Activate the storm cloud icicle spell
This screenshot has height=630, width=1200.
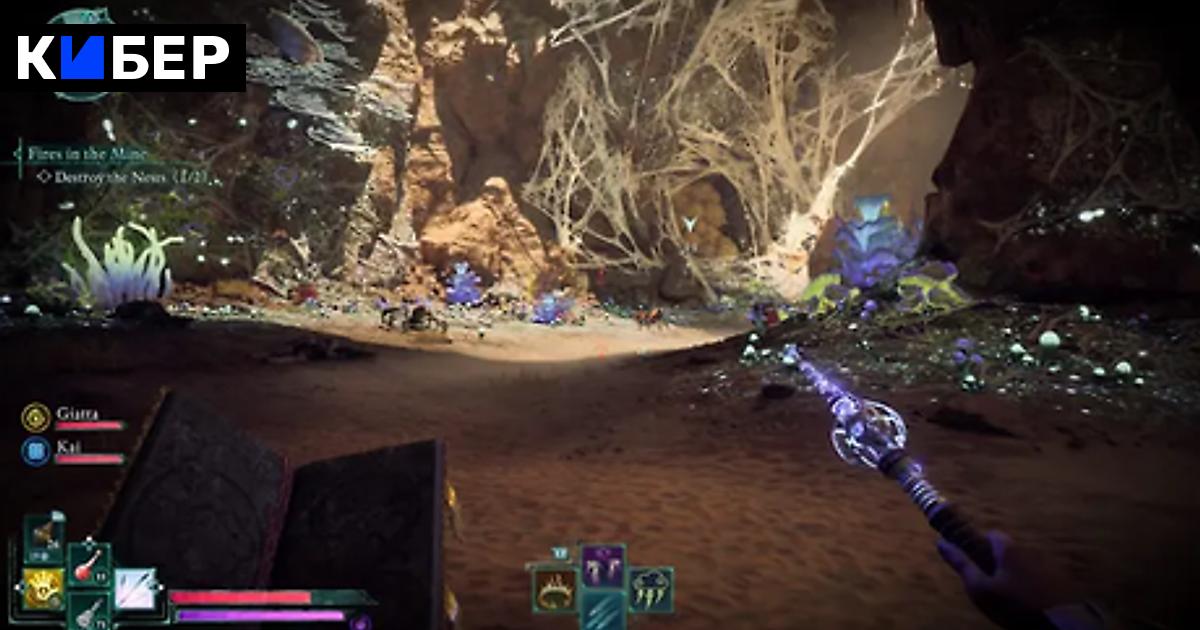(651, 589)
